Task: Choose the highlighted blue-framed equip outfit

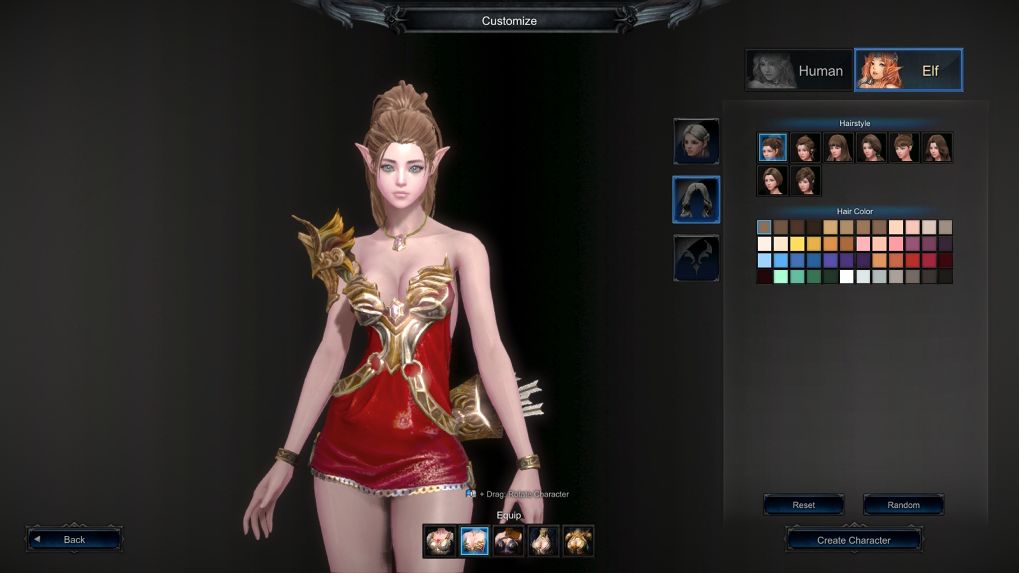Action: pyautogui.click(x=474, y=541)
